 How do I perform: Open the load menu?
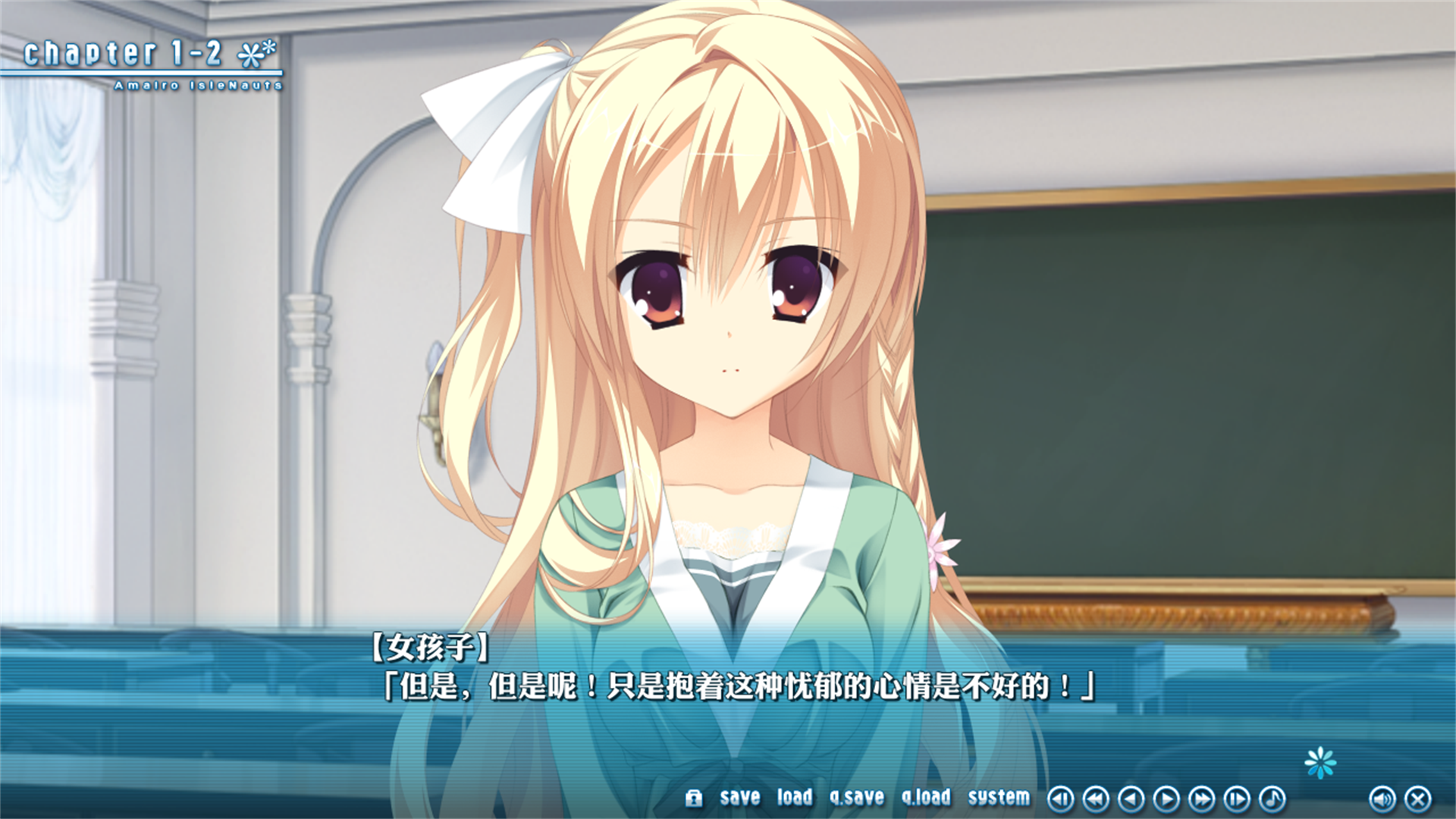click(x=794, y=798)
